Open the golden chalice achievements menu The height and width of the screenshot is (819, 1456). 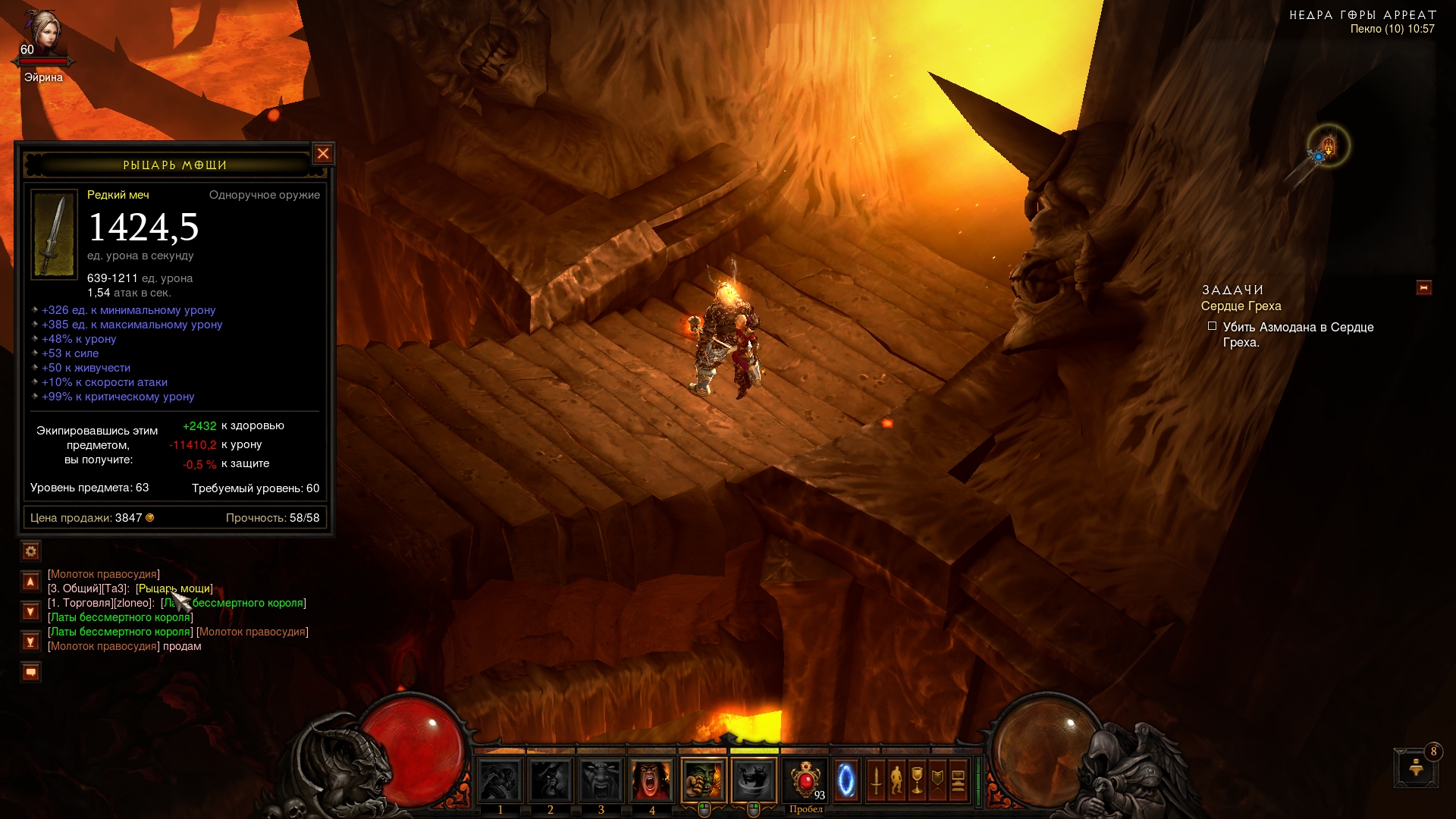click(918, 780)
